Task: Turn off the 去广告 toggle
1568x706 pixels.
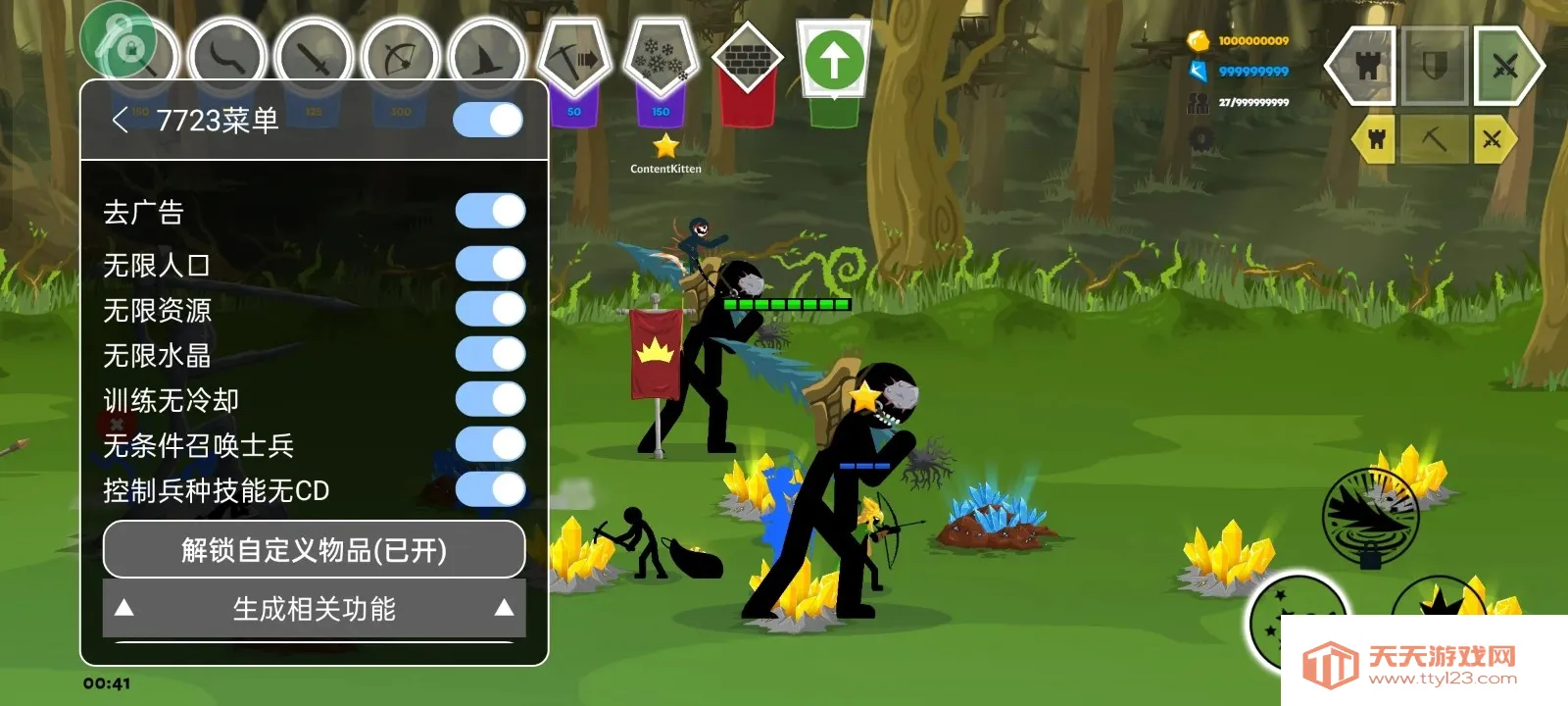Action: (491, 211)
